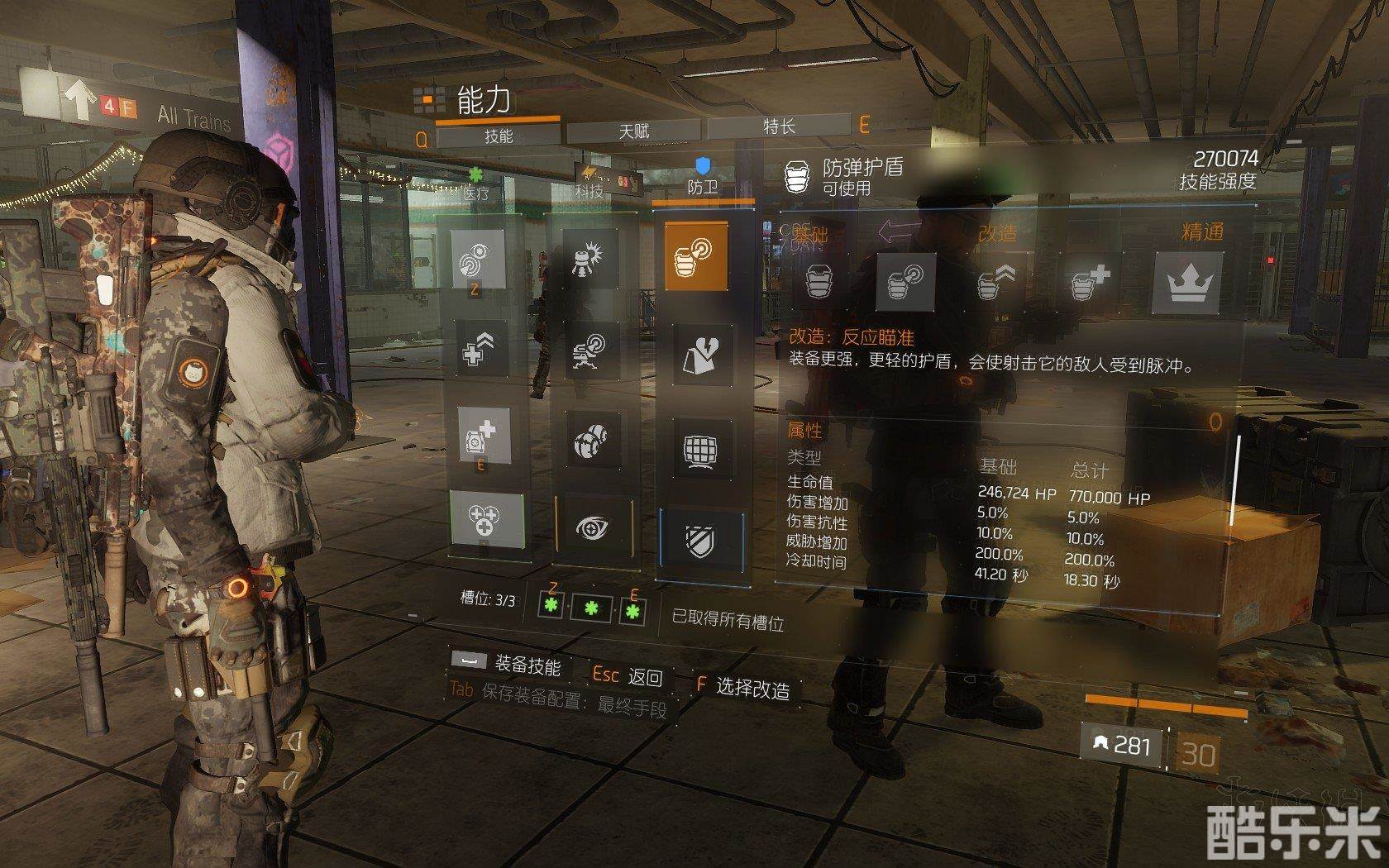
Task: Select the Seeker Mine skill icon
Action: 592,439
